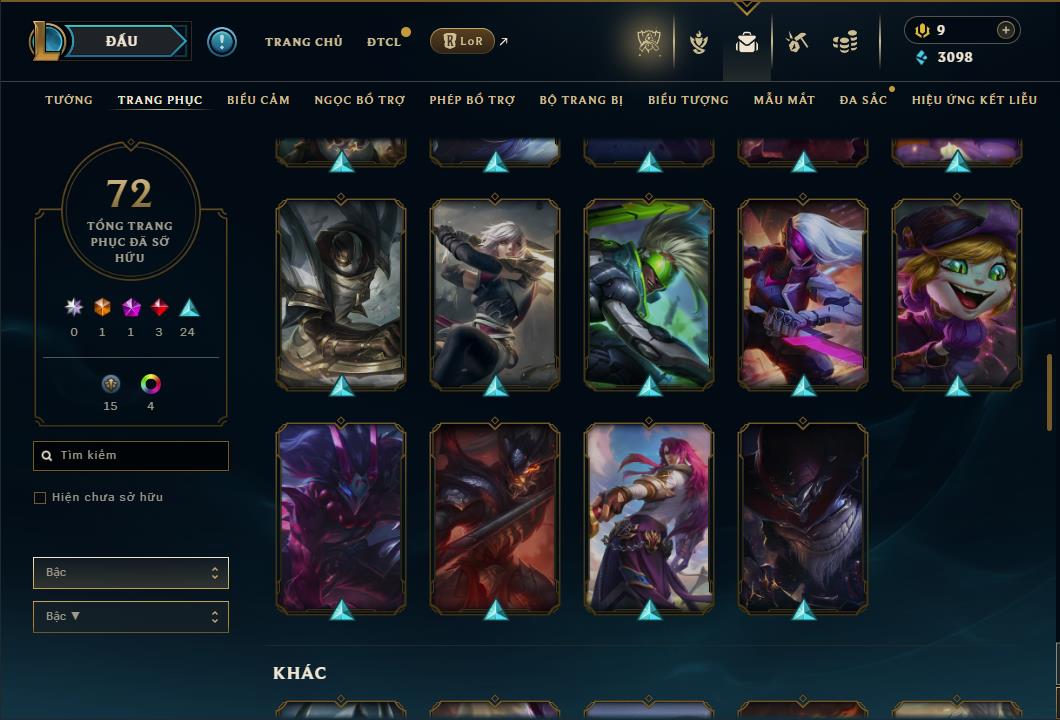Switch to the TƯỚNG tab

coord(69,100)
